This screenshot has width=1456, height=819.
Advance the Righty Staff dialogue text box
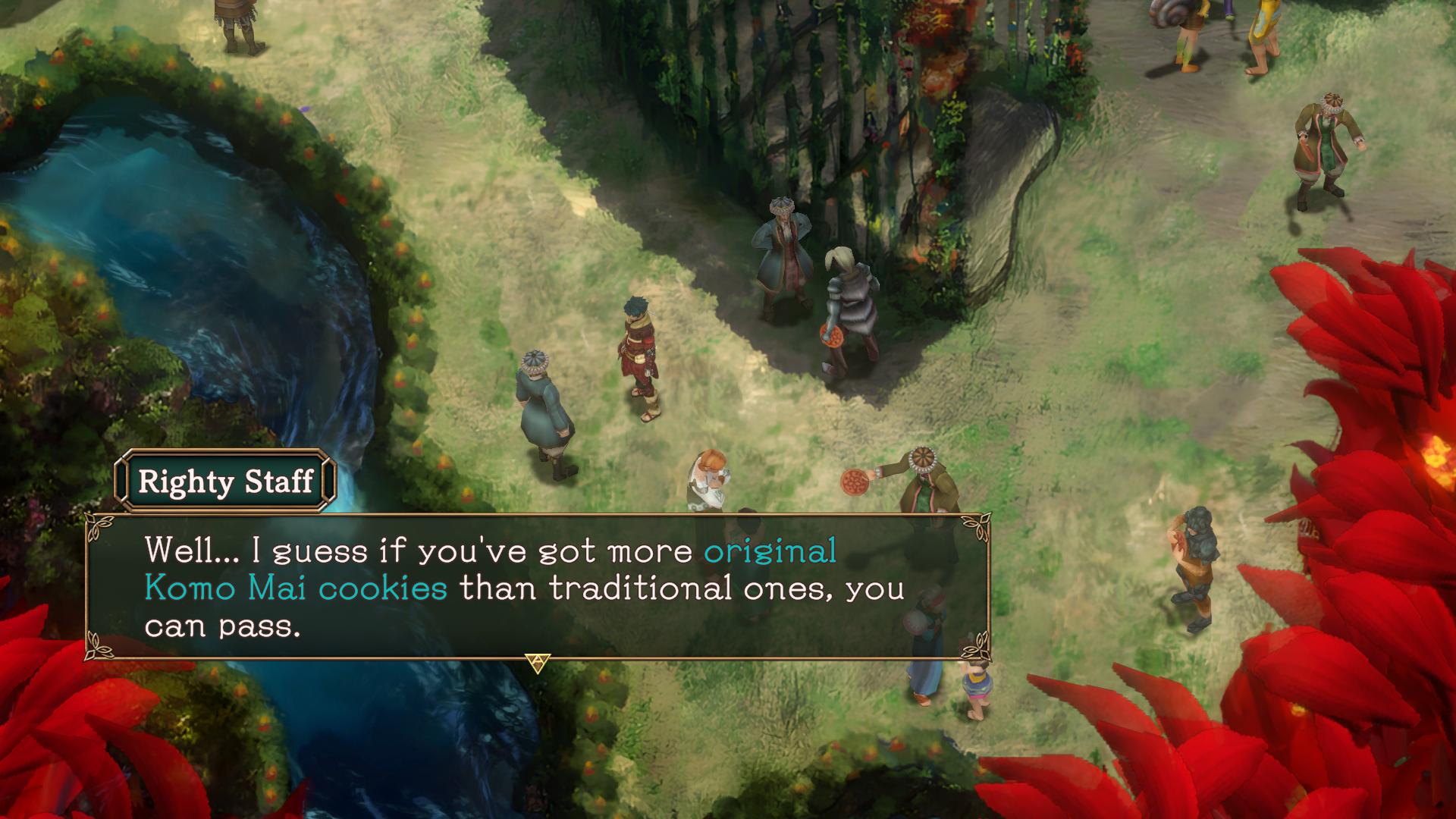pos(537,586)
